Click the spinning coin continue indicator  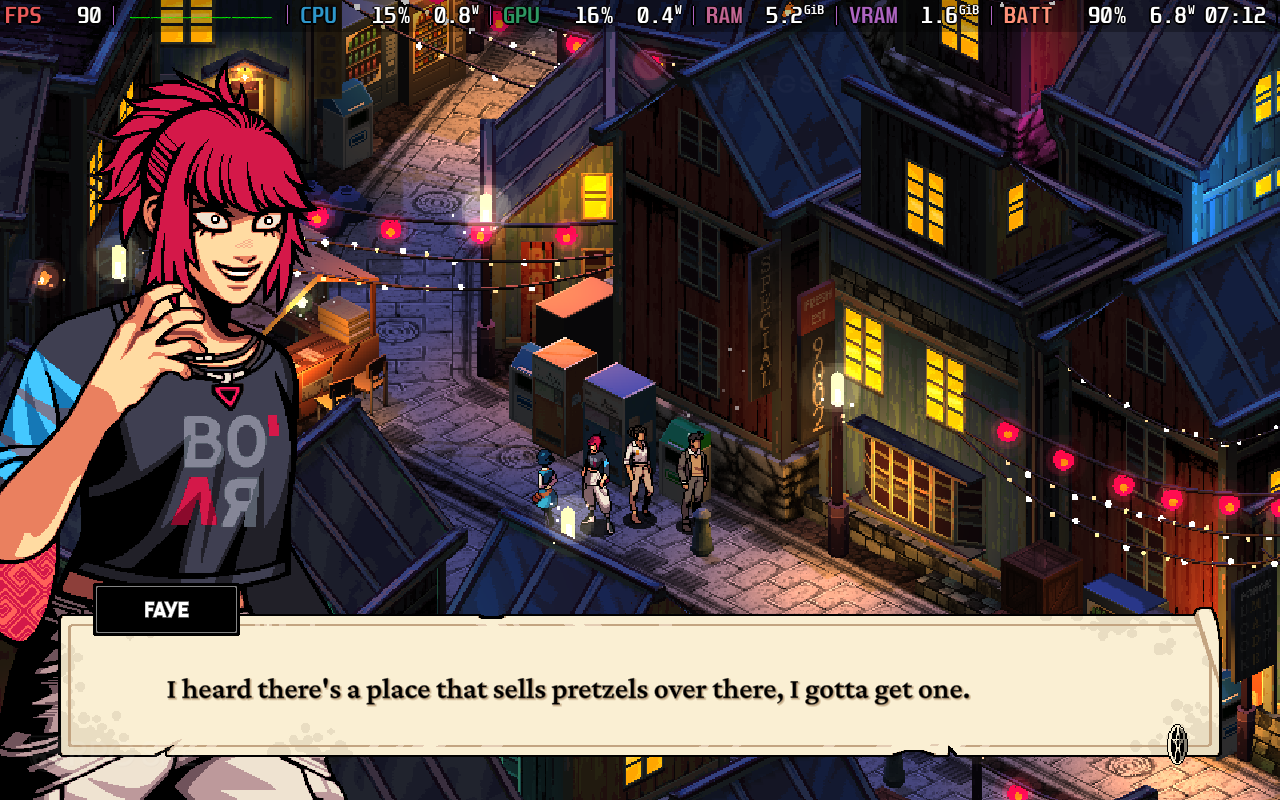[x=1178, y=743]
